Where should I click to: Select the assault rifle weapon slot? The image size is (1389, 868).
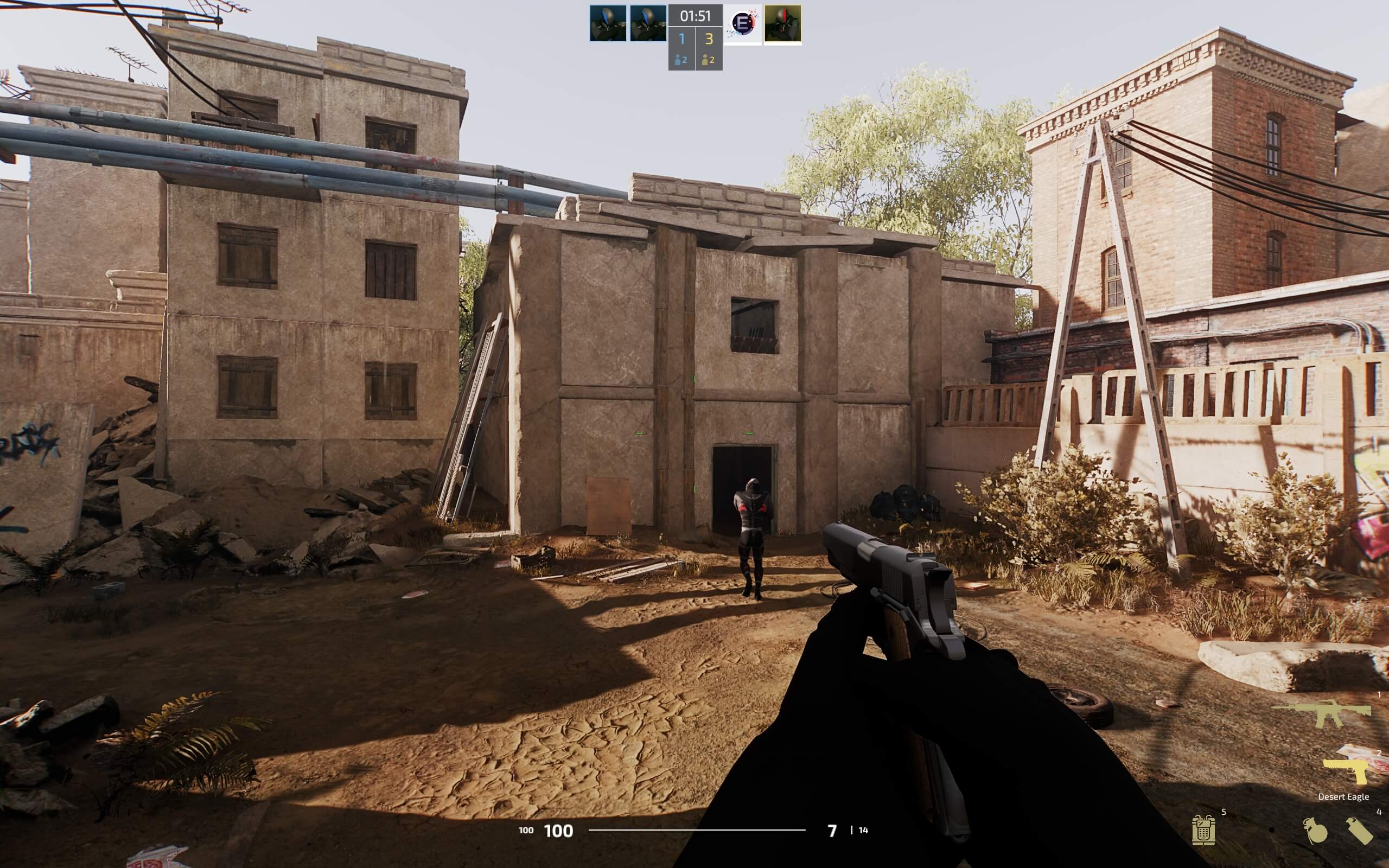(x=1322, y=713)
